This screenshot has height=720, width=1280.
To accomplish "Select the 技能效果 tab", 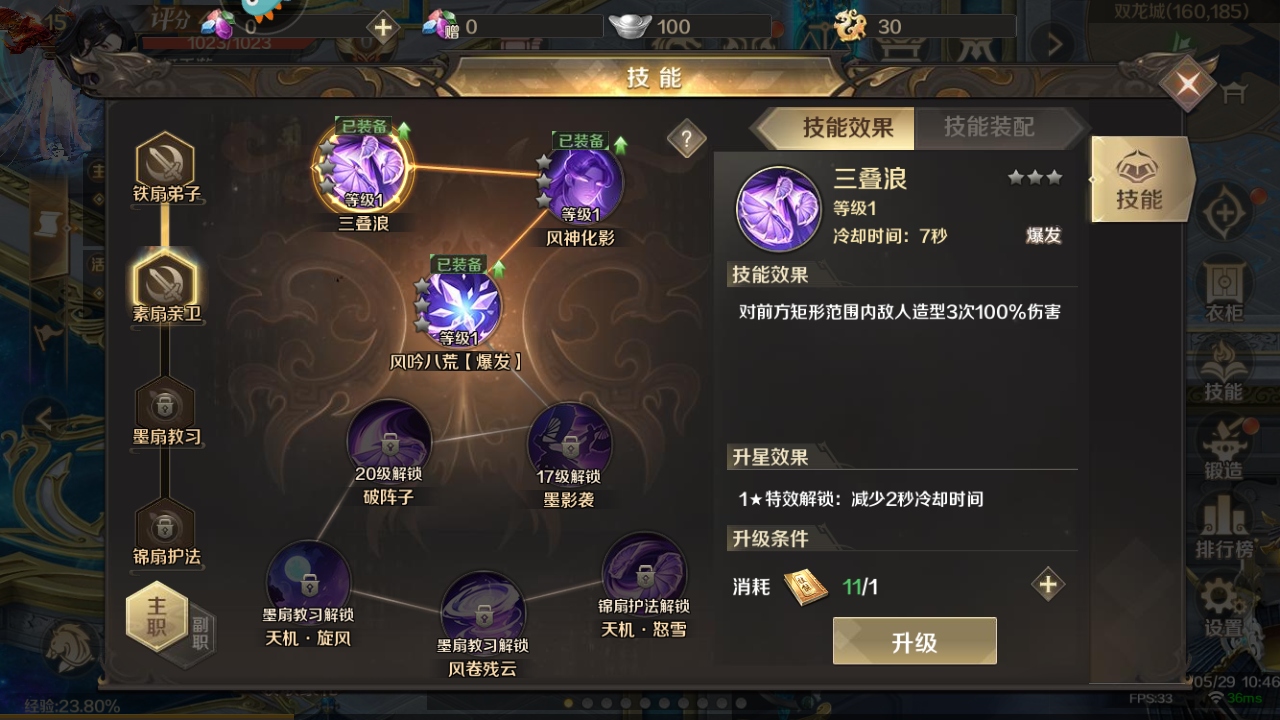I will (x=847, y=127).
